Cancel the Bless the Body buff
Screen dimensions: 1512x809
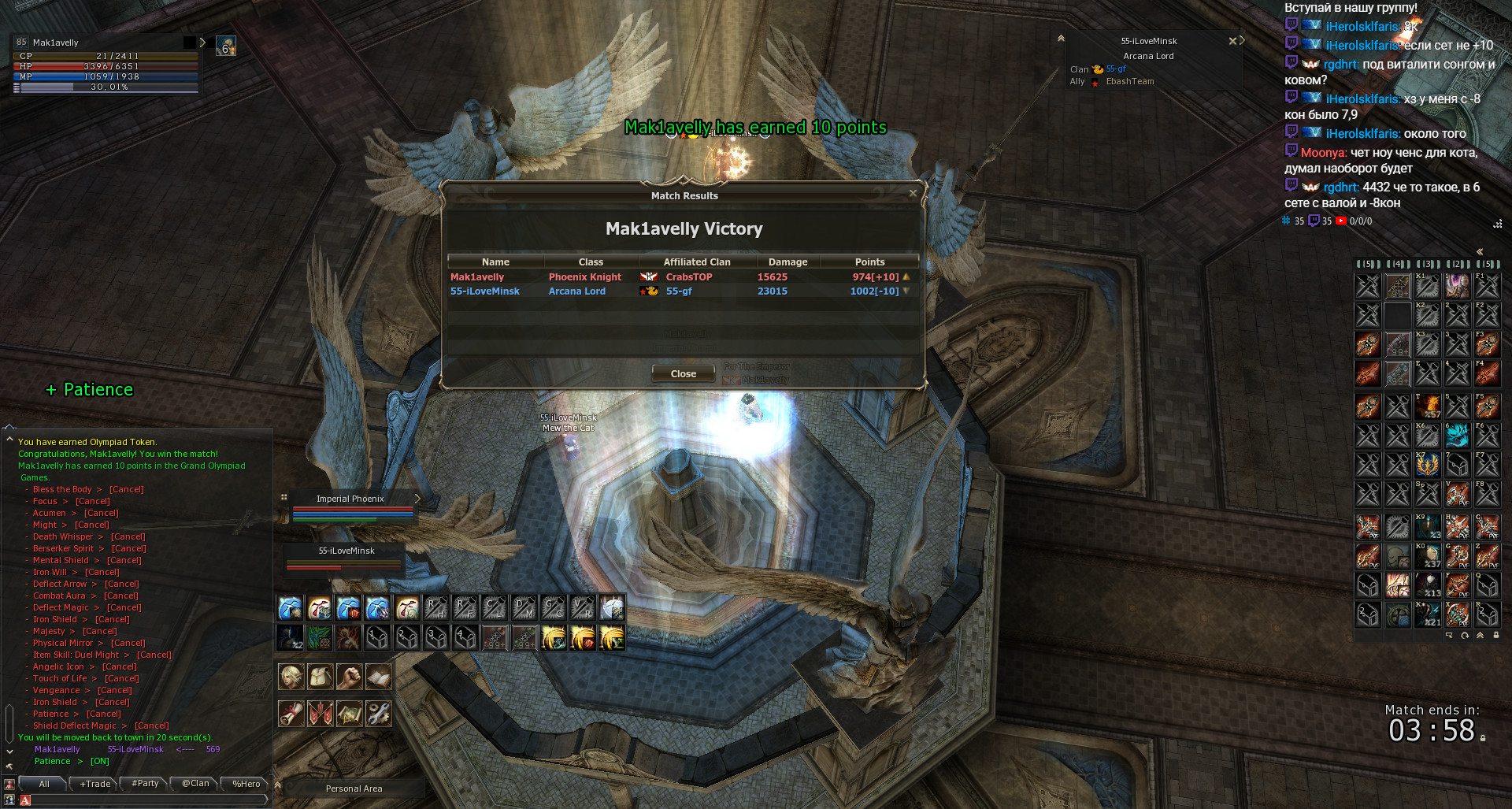coord(126,489)
